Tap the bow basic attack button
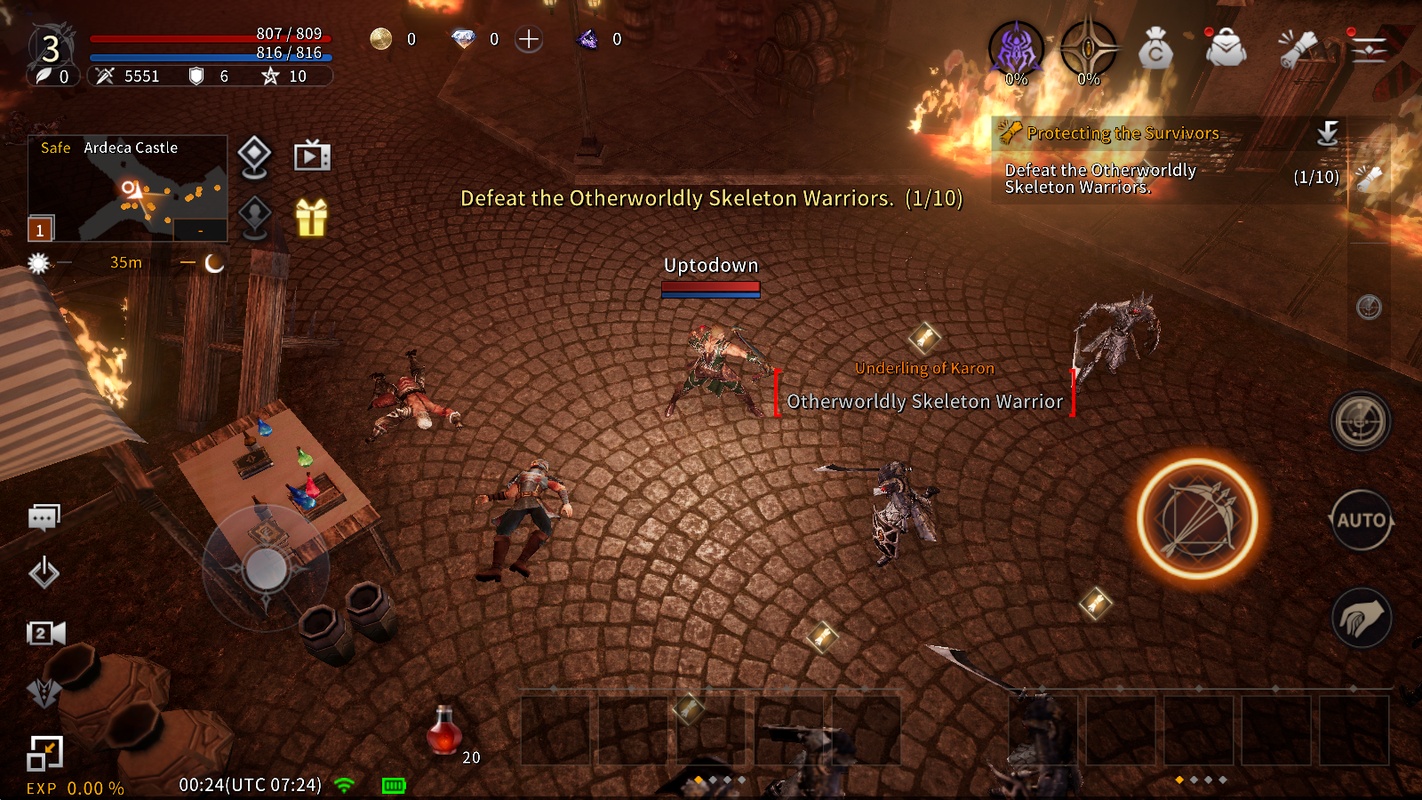 pos(1197,517)
